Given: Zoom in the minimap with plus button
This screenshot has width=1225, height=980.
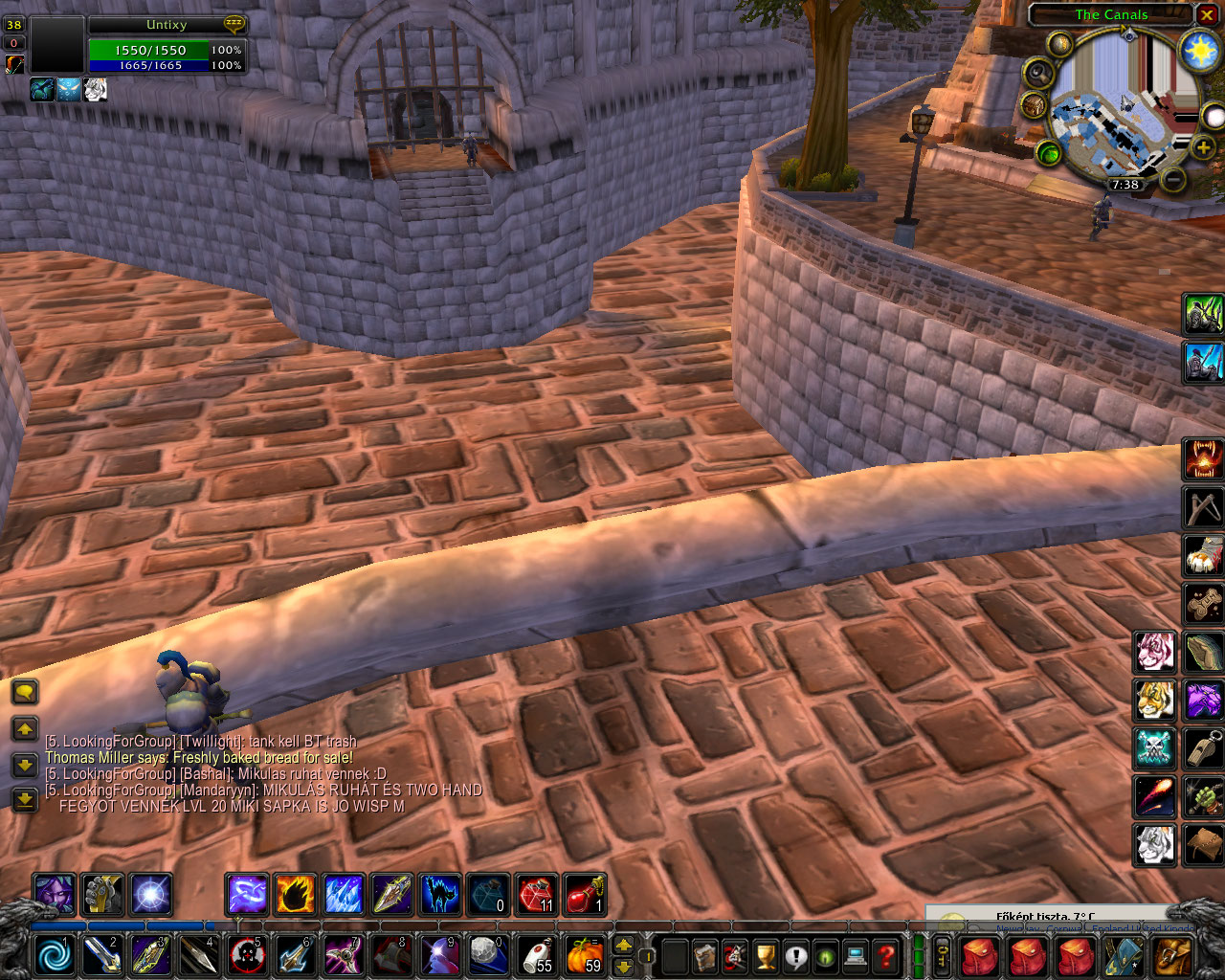Looking at the screenshot, I should click(1203, 147).
